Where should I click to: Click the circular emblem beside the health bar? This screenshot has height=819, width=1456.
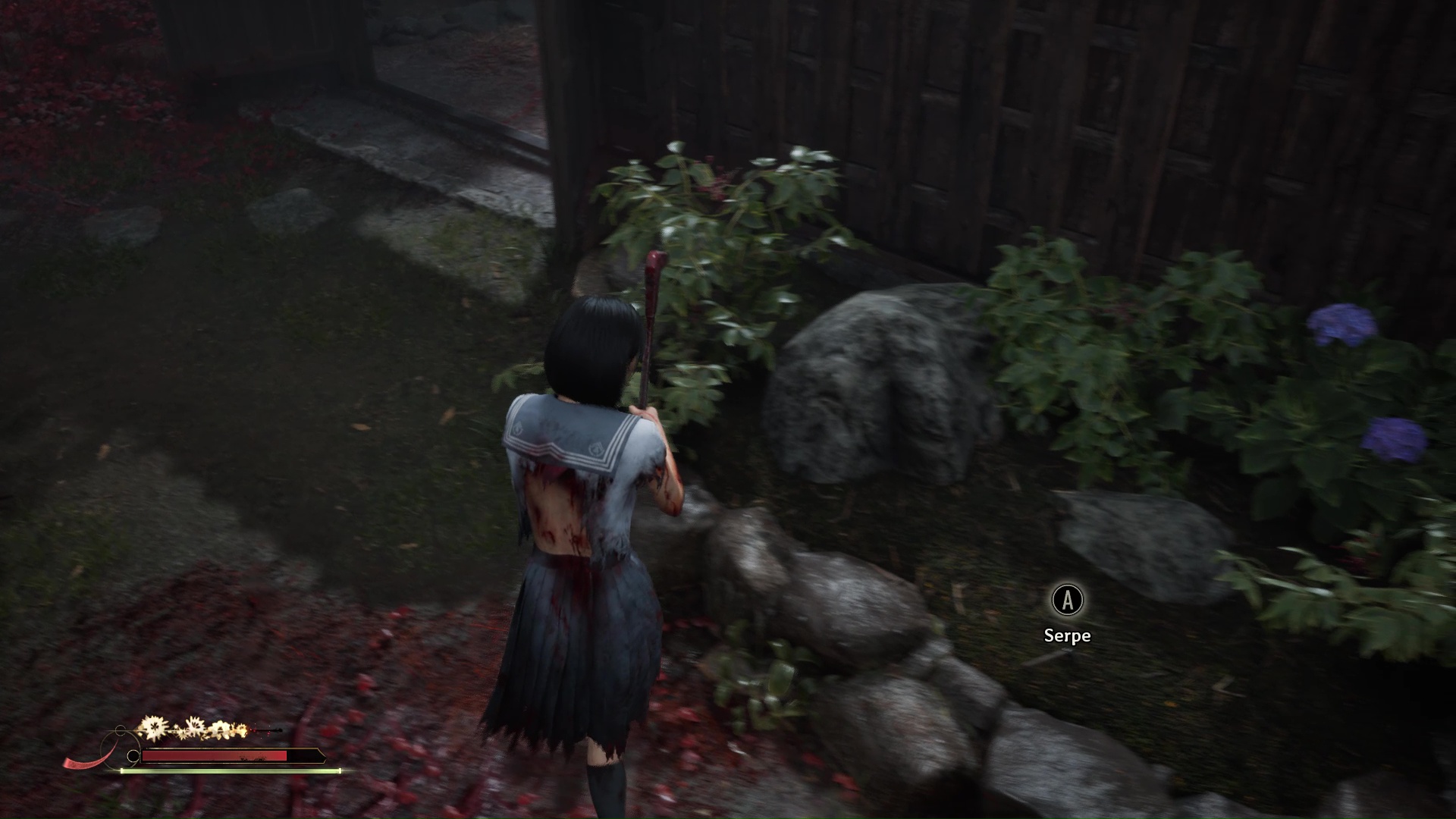(120, 748)
